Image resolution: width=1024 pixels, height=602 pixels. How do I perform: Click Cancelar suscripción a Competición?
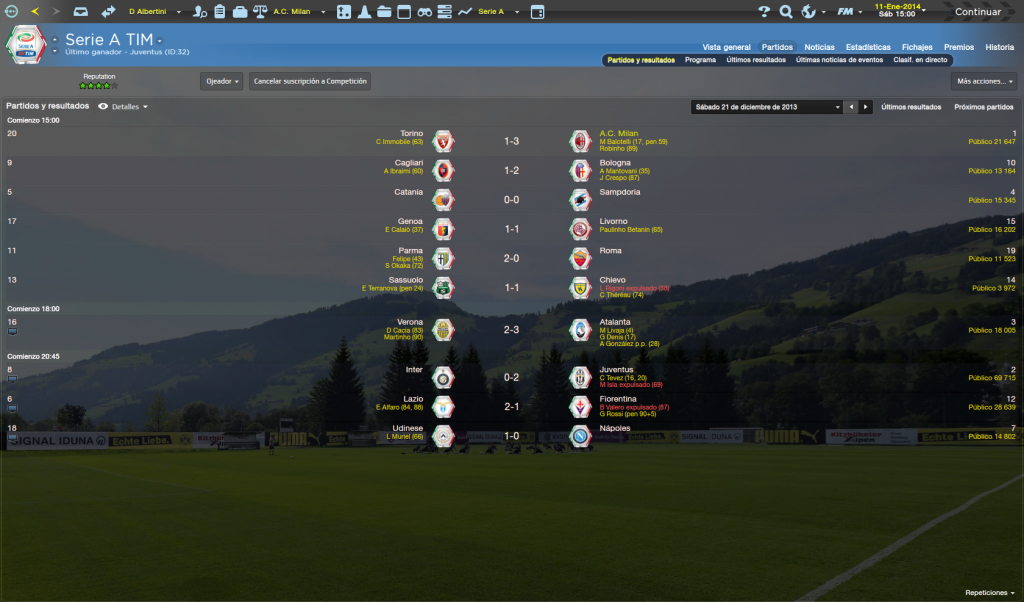click(310, 81)
